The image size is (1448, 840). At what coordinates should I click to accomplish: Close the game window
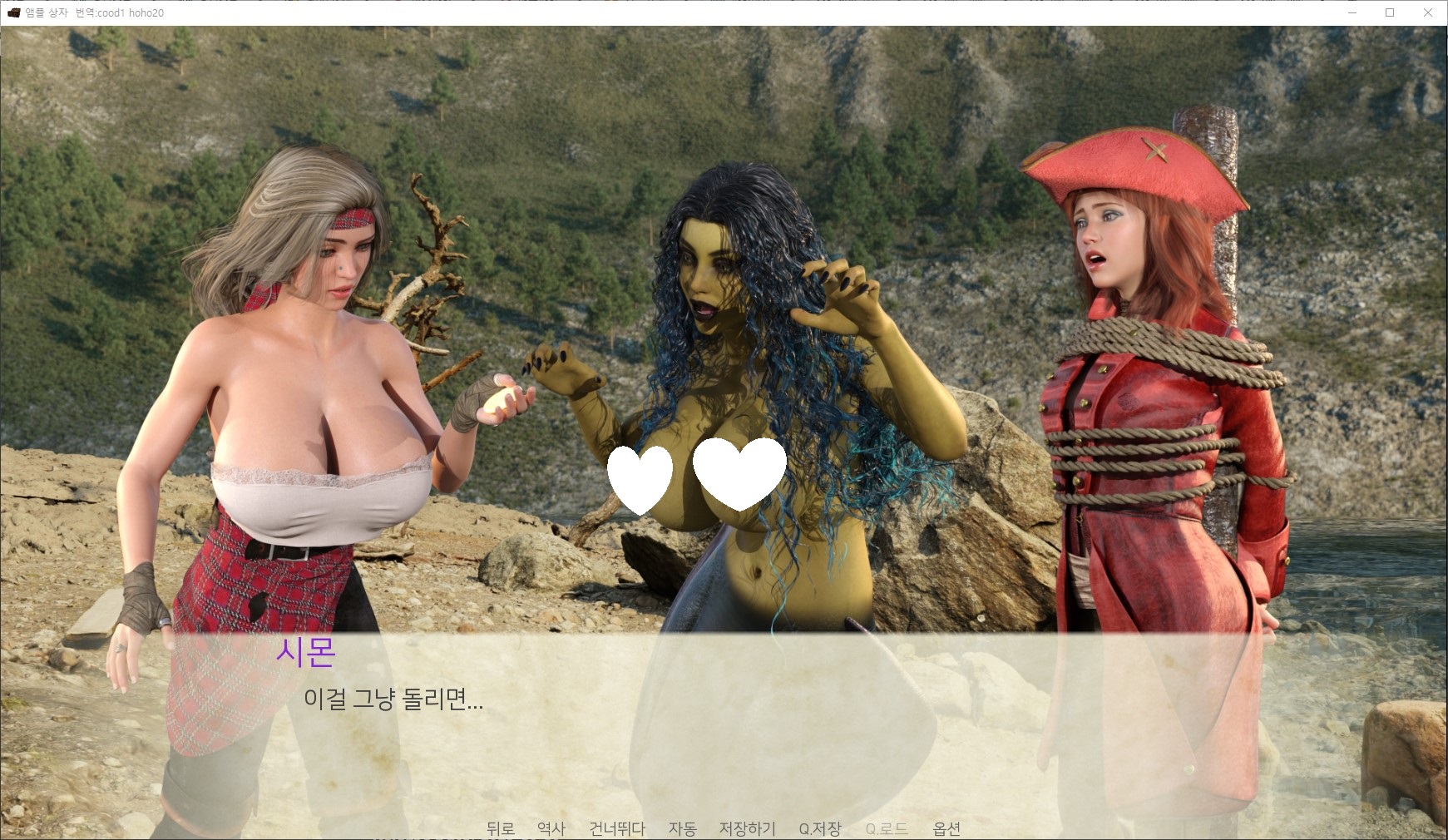pyautogui.click(x=1428, y=12)
